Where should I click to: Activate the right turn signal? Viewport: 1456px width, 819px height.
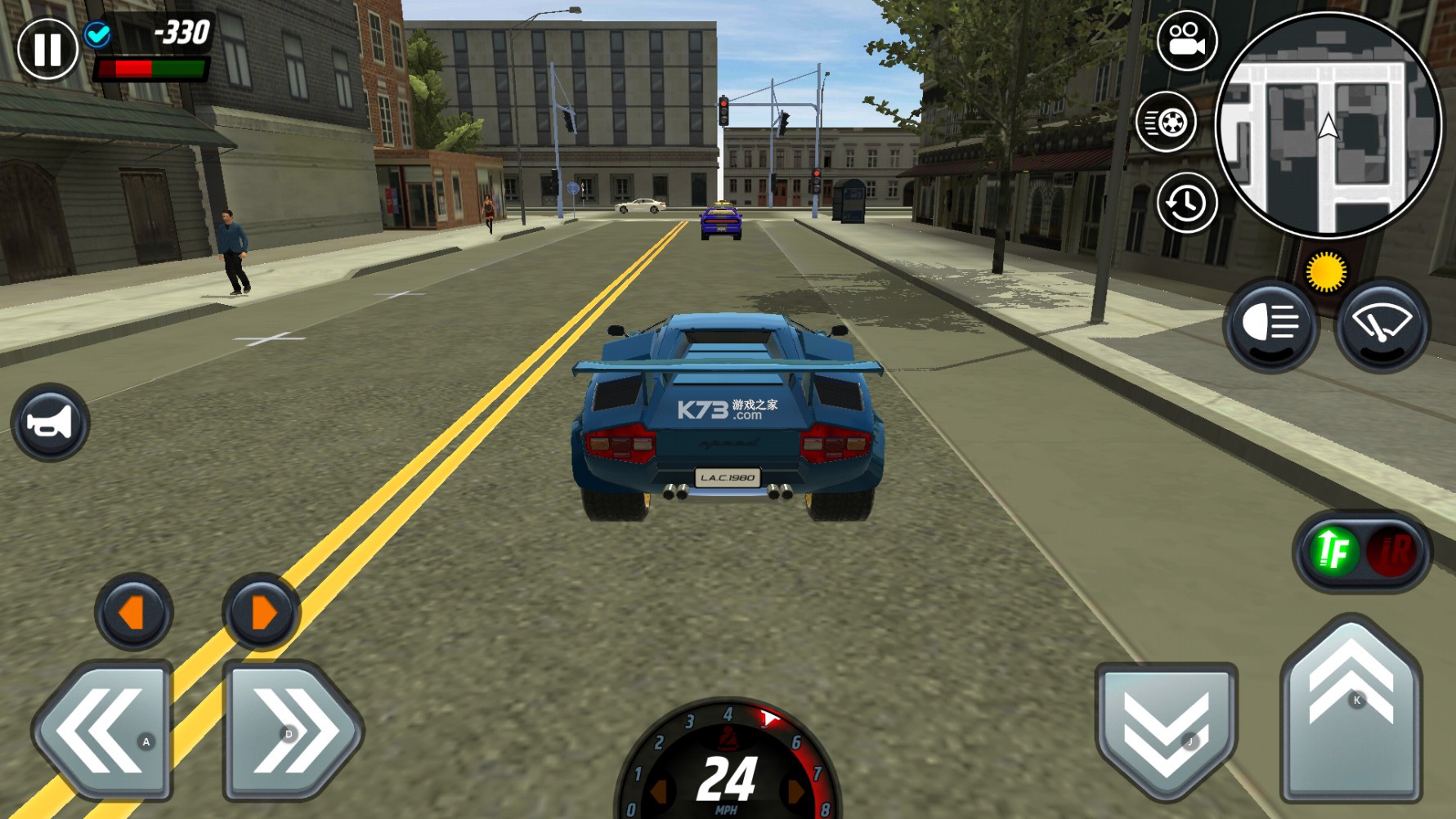click(x=261, y=612)
